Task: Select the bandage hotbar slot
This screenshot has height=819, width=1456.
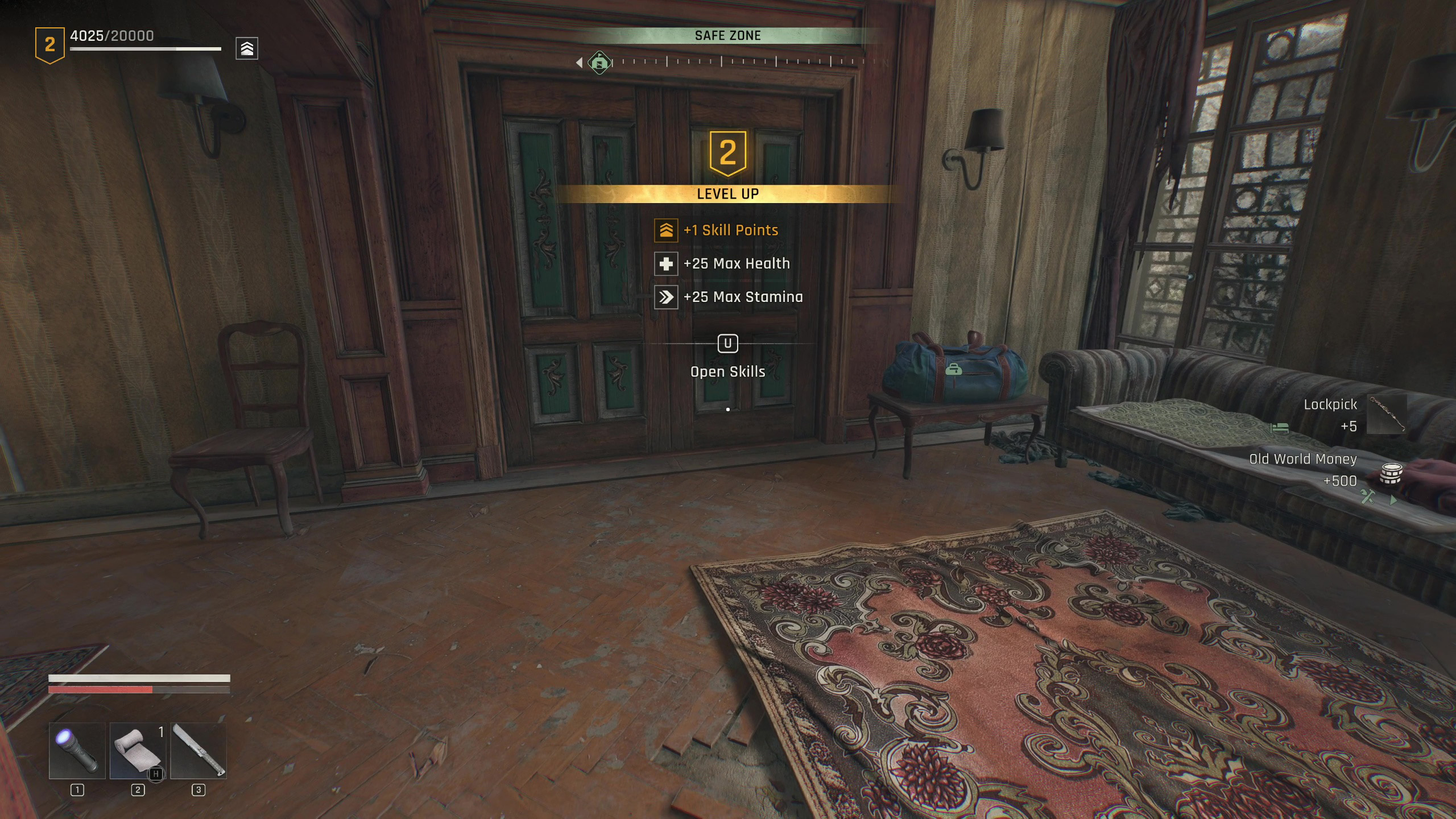Action: (x=138, y=751)
